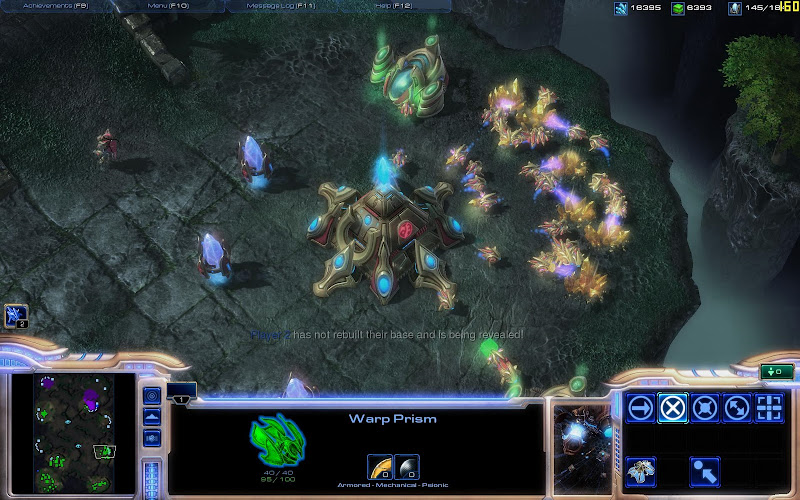This screenshot has width=800, height=500.
Task: Select the idle warp-gate button
Action: 15,317
